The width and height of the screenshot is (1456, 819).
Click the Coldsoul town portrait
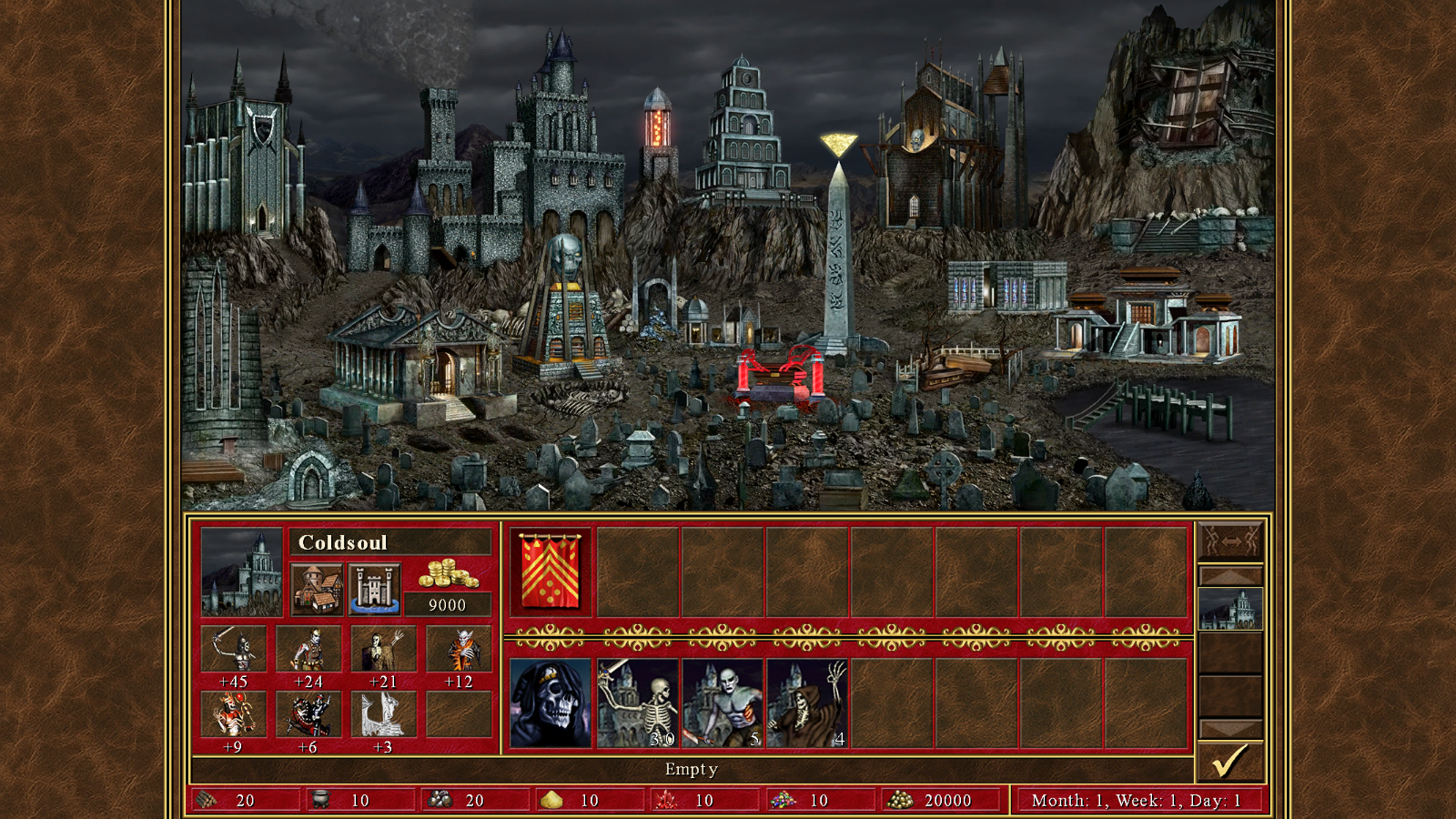point(241,572)
